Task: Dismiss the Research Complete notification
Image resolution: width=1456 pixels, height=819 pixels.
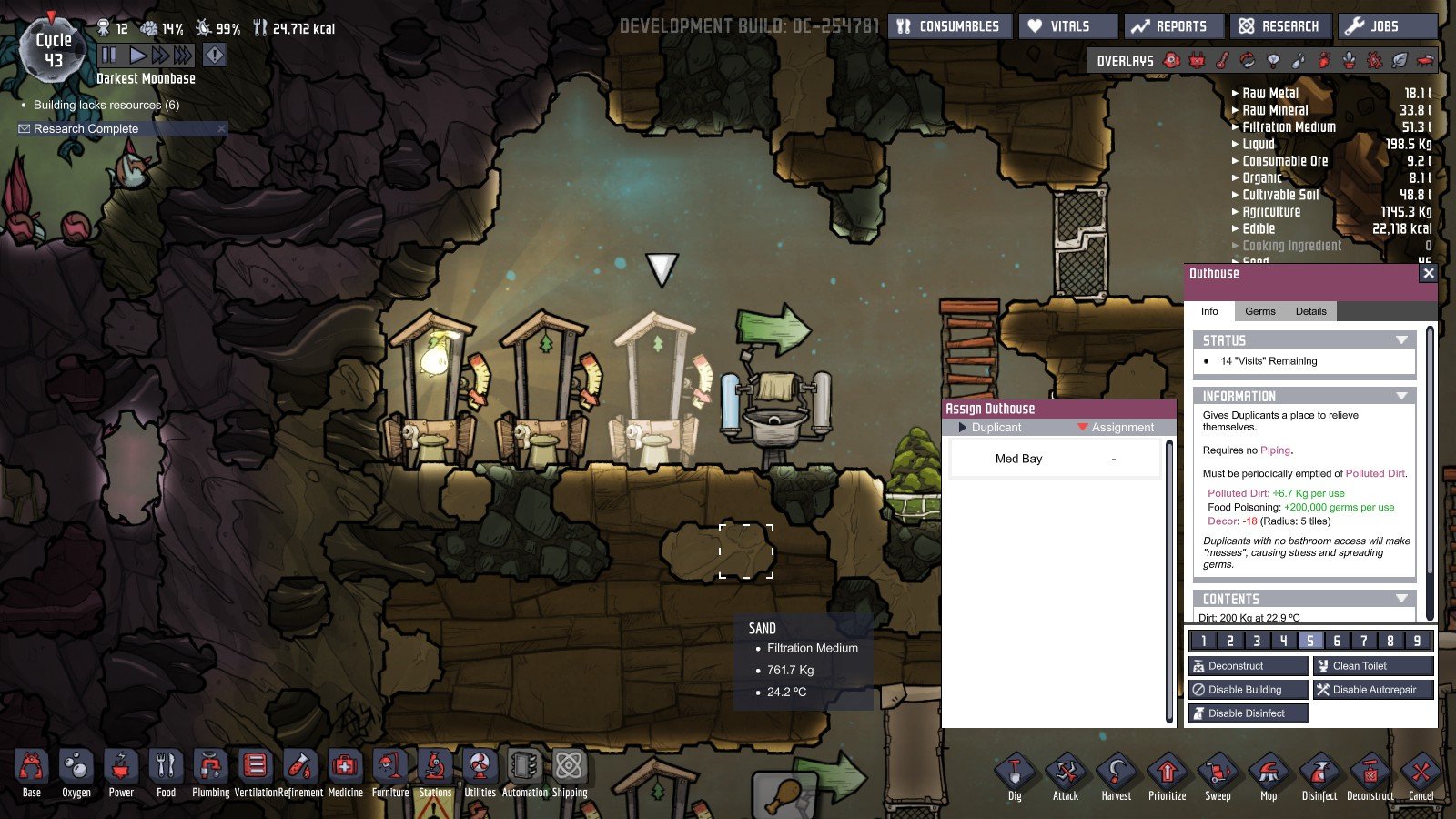Action: pyautogui.click(x=221, y=129)
